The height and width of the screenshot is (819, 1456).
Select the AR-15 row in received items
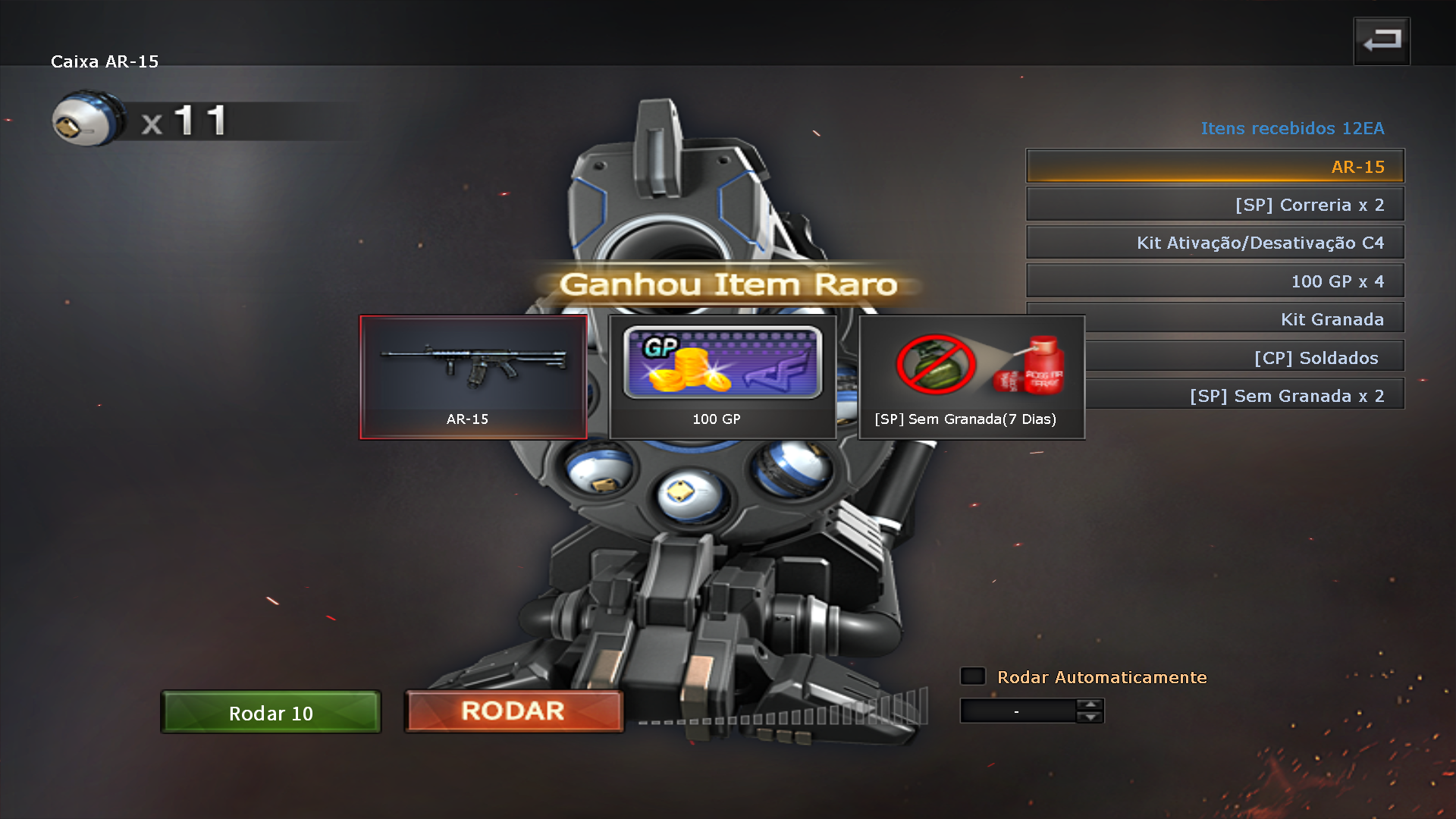click(1215, 167)
